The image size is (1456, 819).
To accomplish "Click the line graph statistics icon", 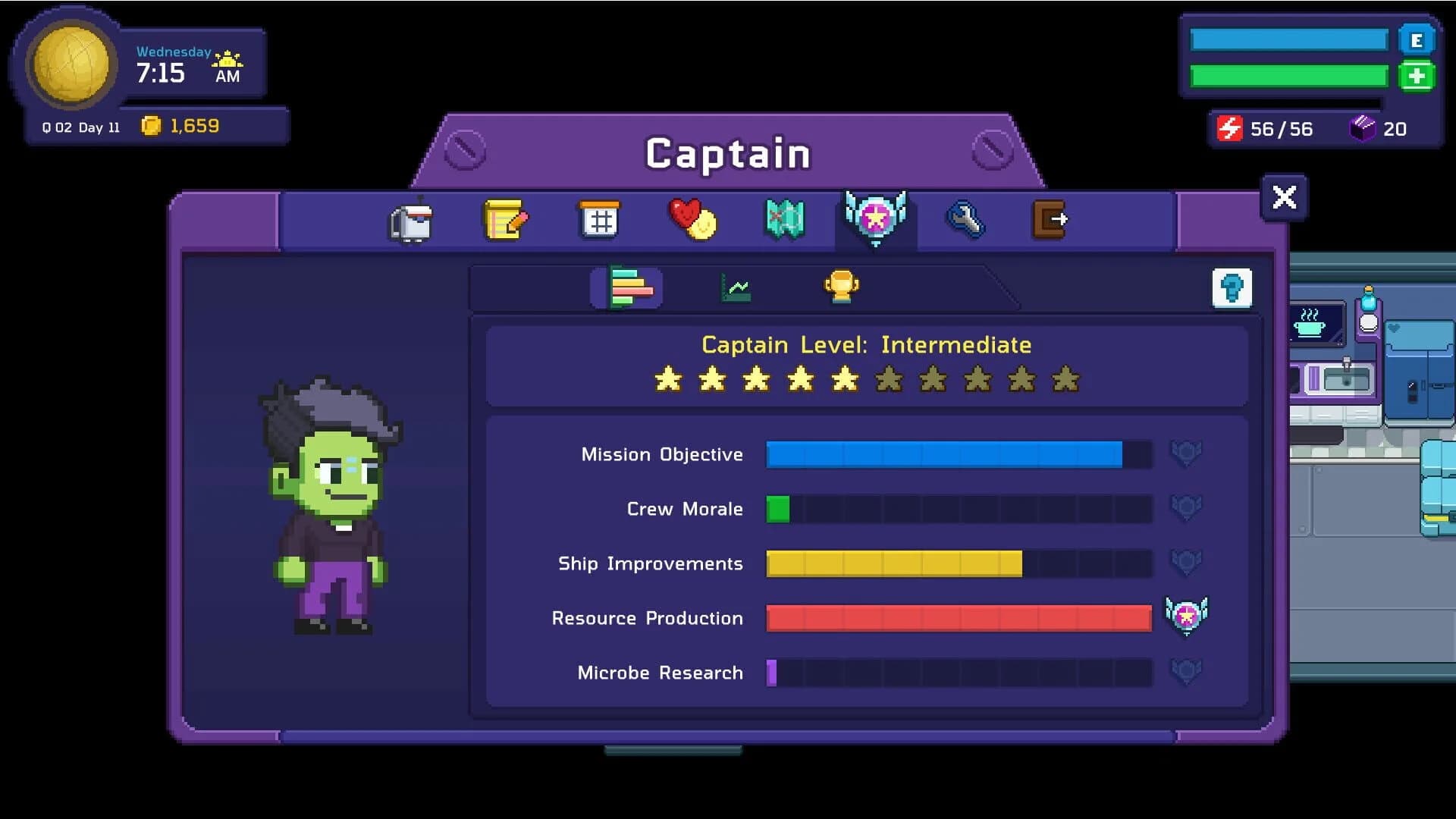I will click(736, 287).
